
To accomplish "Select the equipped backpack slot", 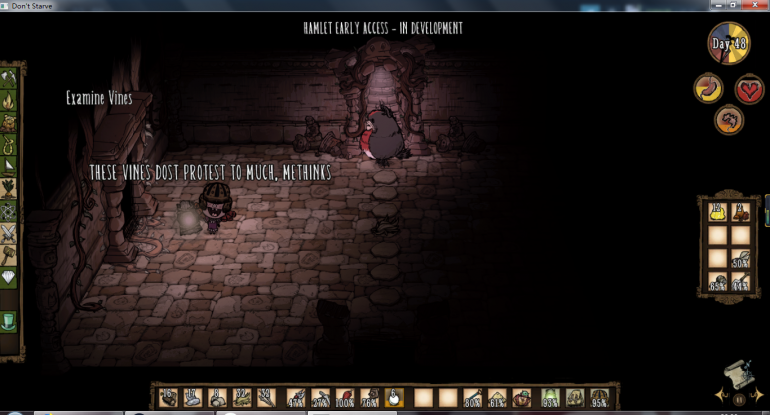I will pyautogui.click(x=574, y=397).
